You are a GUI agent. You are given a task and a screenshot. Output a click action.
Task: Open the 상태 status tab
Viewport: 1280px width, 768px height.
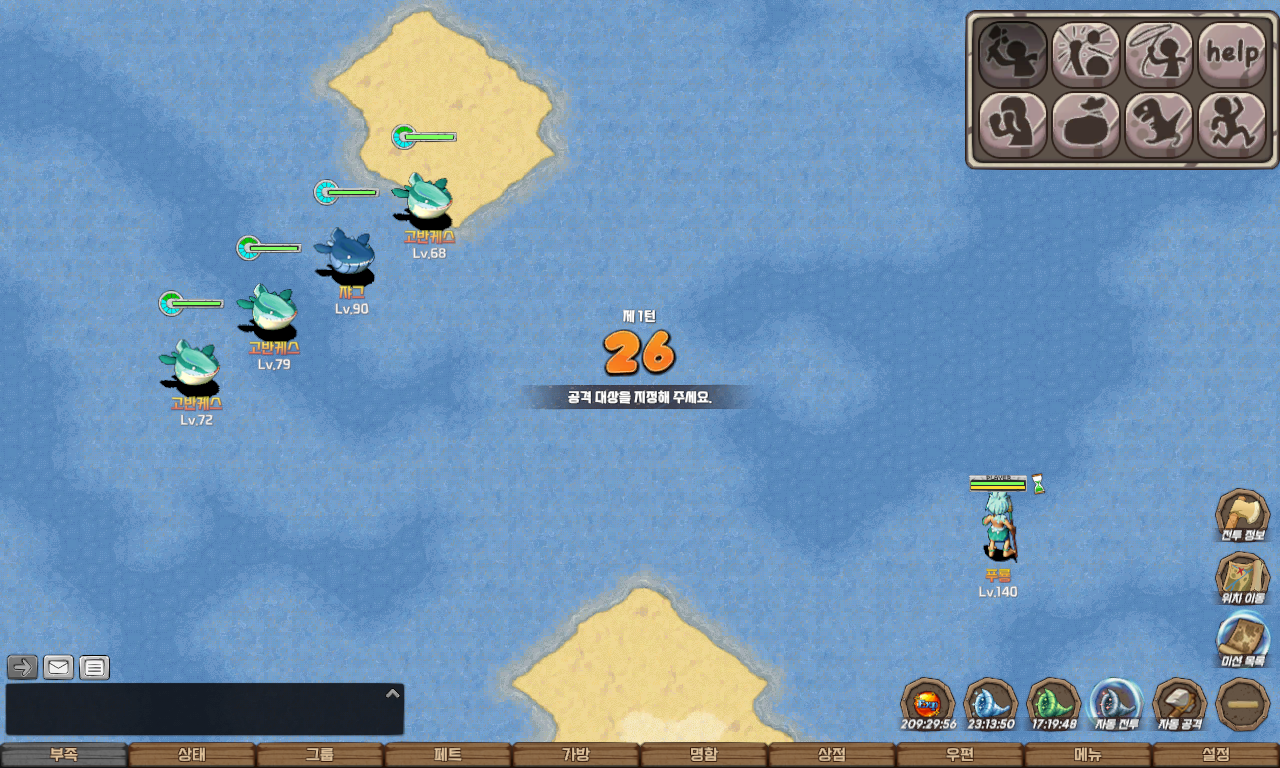click(x=192, y=755)
